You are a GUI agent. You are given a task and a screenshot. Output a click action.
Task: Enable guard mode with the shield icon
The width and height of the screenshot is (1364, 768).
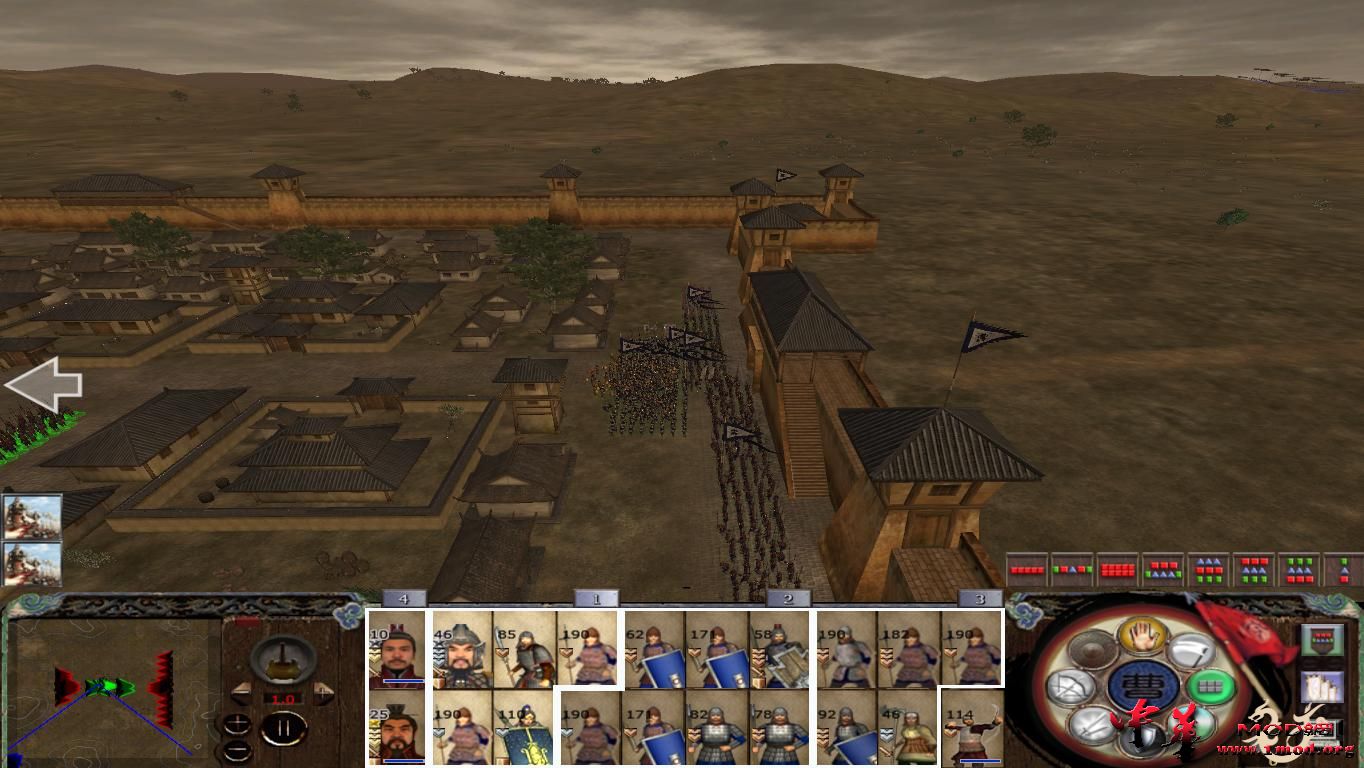[x=1145, y=737]
